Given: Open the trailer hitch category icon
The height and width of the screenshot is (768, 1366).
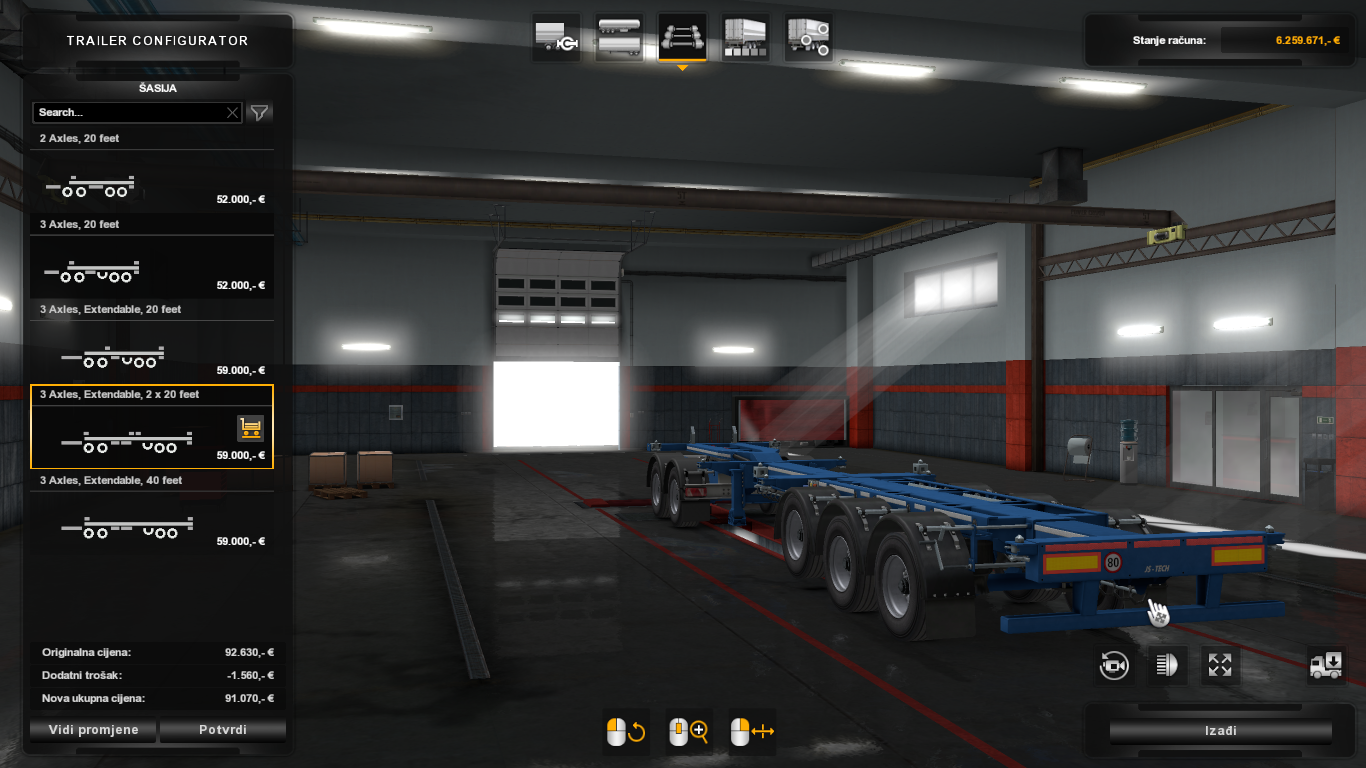Looking at the screenshot, I should 556,36.
